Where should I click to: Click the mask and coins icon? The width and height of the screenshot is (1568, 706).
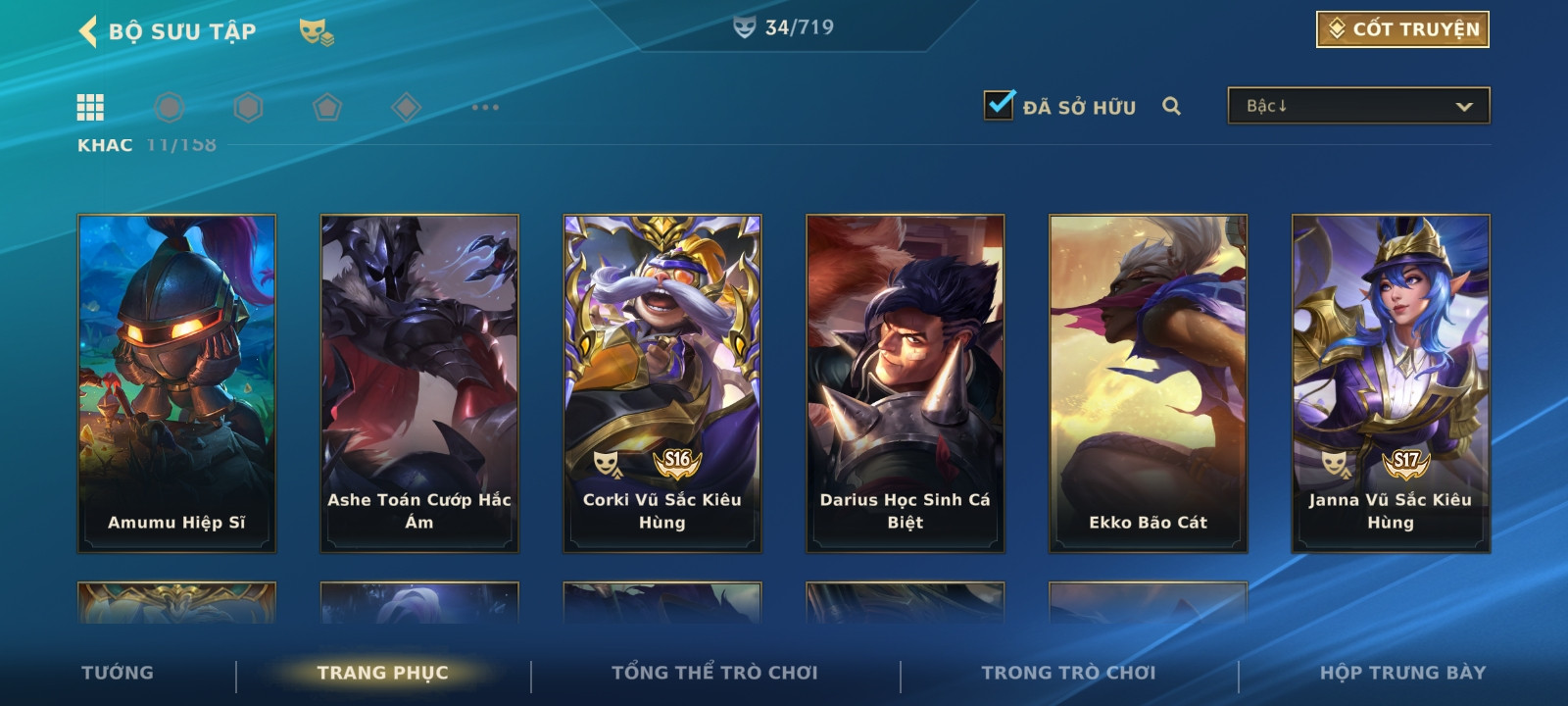coord(316,32)
